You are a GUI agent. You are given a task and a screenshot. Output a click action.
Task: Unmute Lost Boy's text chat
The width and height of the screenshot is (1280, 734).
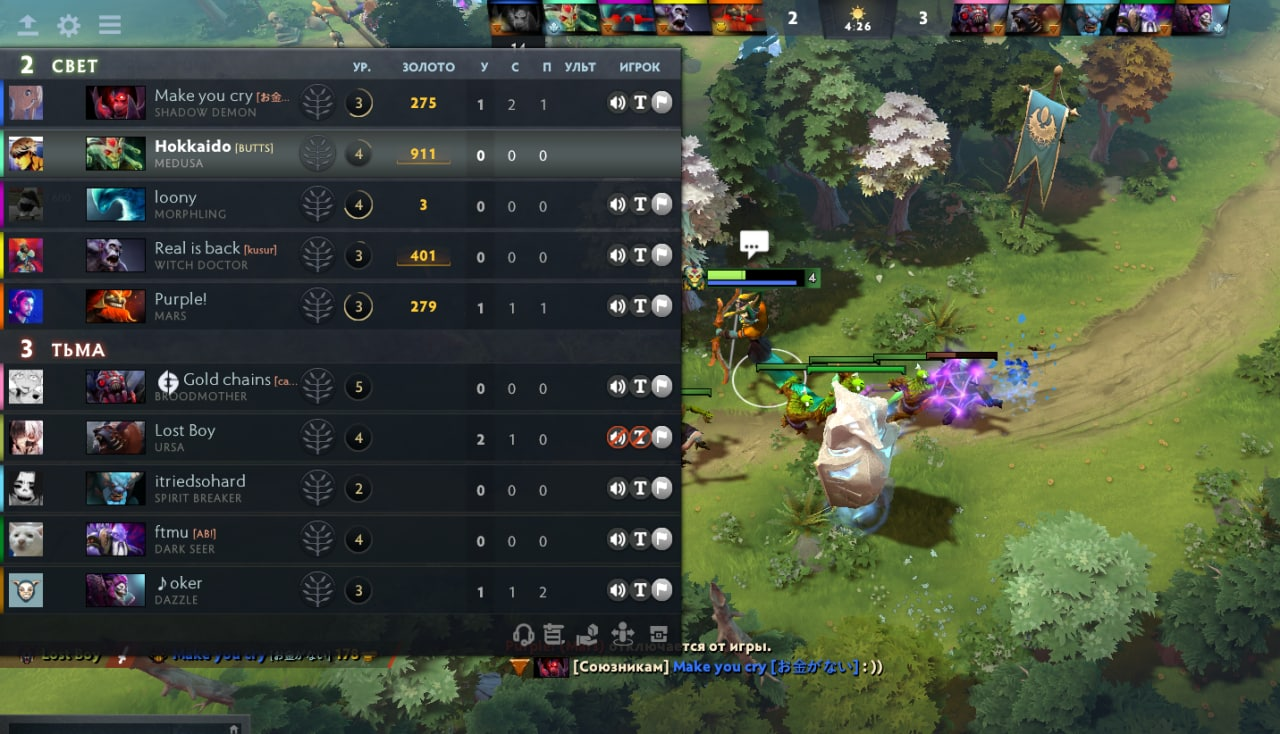640,438
